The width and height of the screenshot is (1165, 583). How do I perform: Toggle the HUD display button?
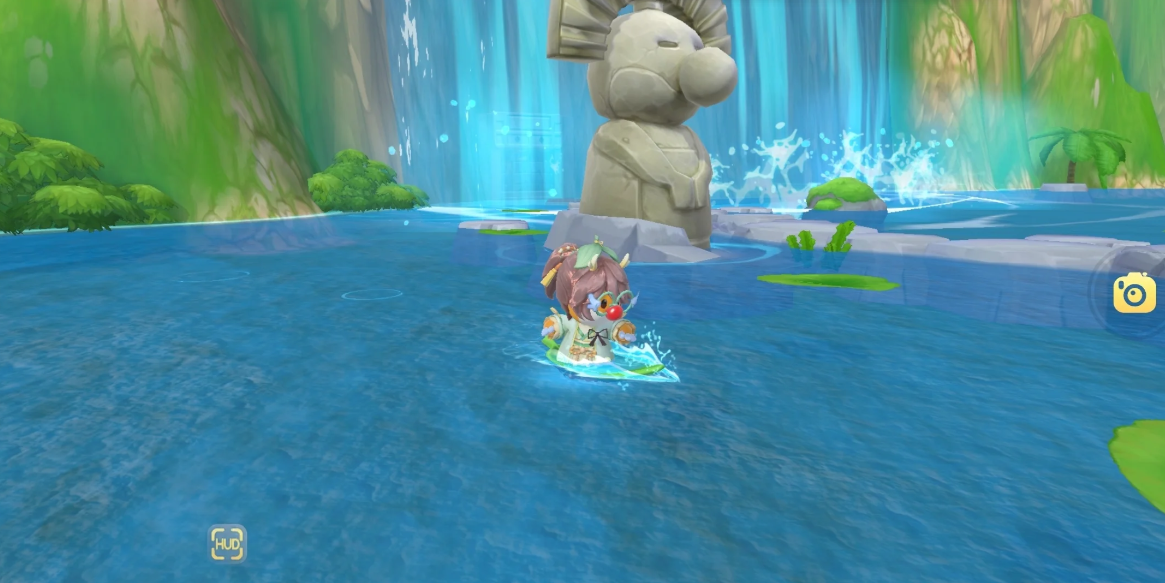(x=227, y=543)
